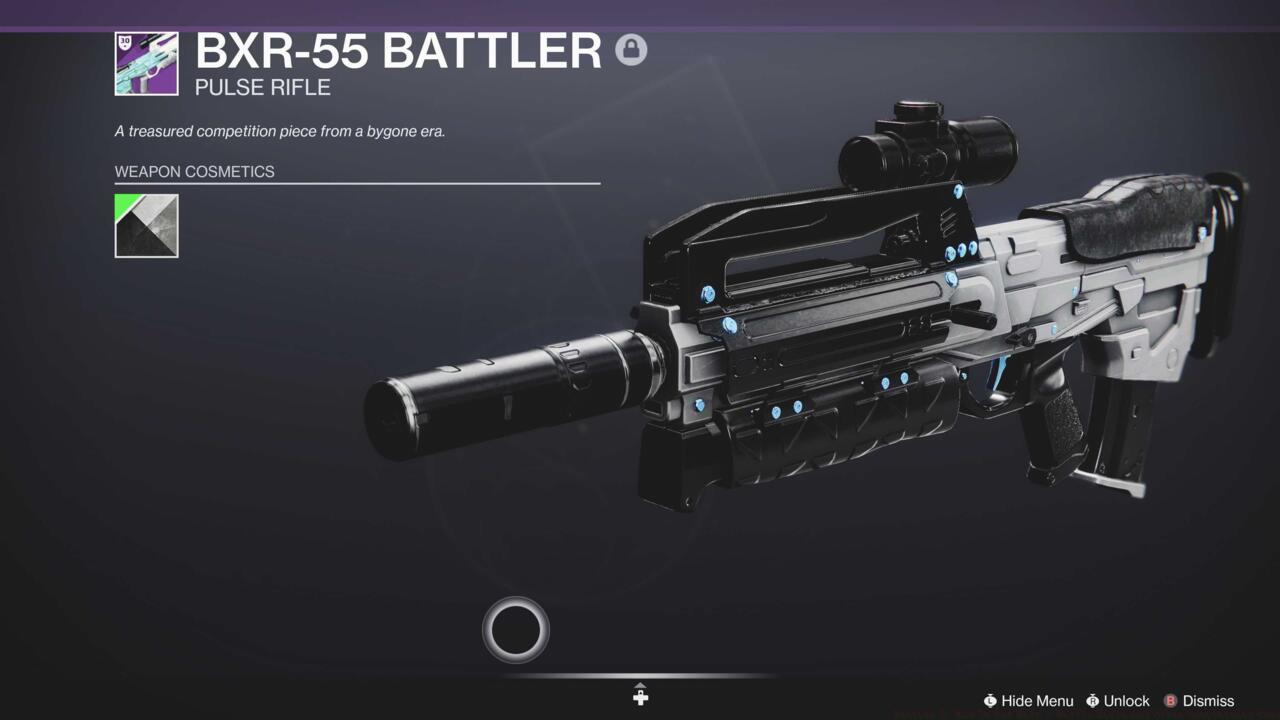Click the weapon description text

[280, 131]
